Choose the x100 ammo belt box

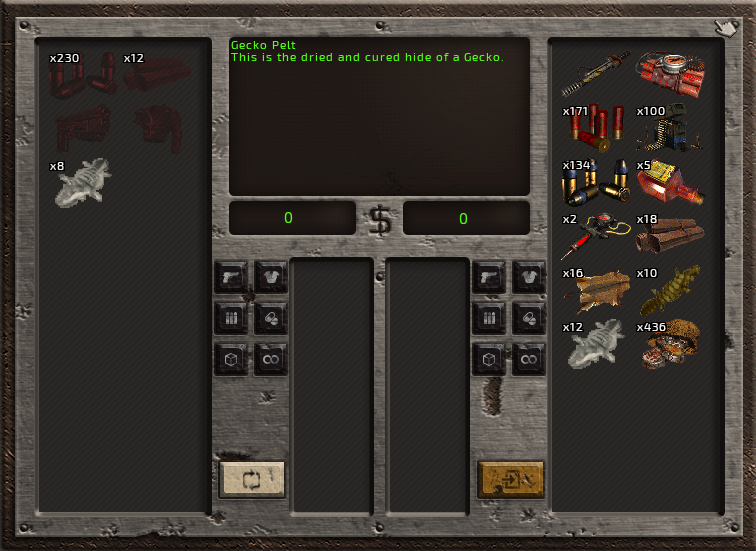[x=671, y=126]
